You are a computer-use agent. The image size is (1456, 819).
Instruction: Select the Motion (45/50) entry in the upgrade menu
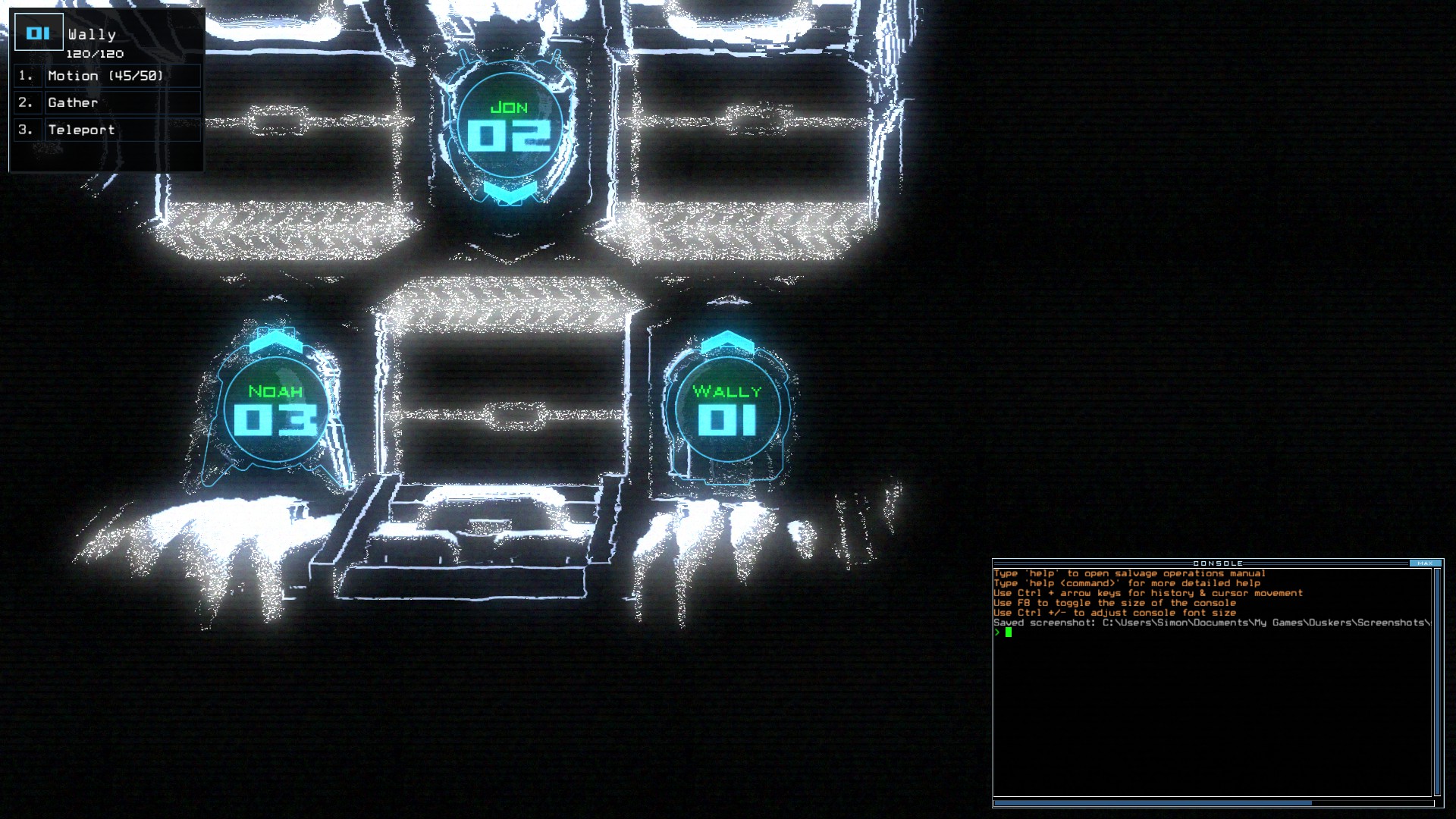(108, 75)
